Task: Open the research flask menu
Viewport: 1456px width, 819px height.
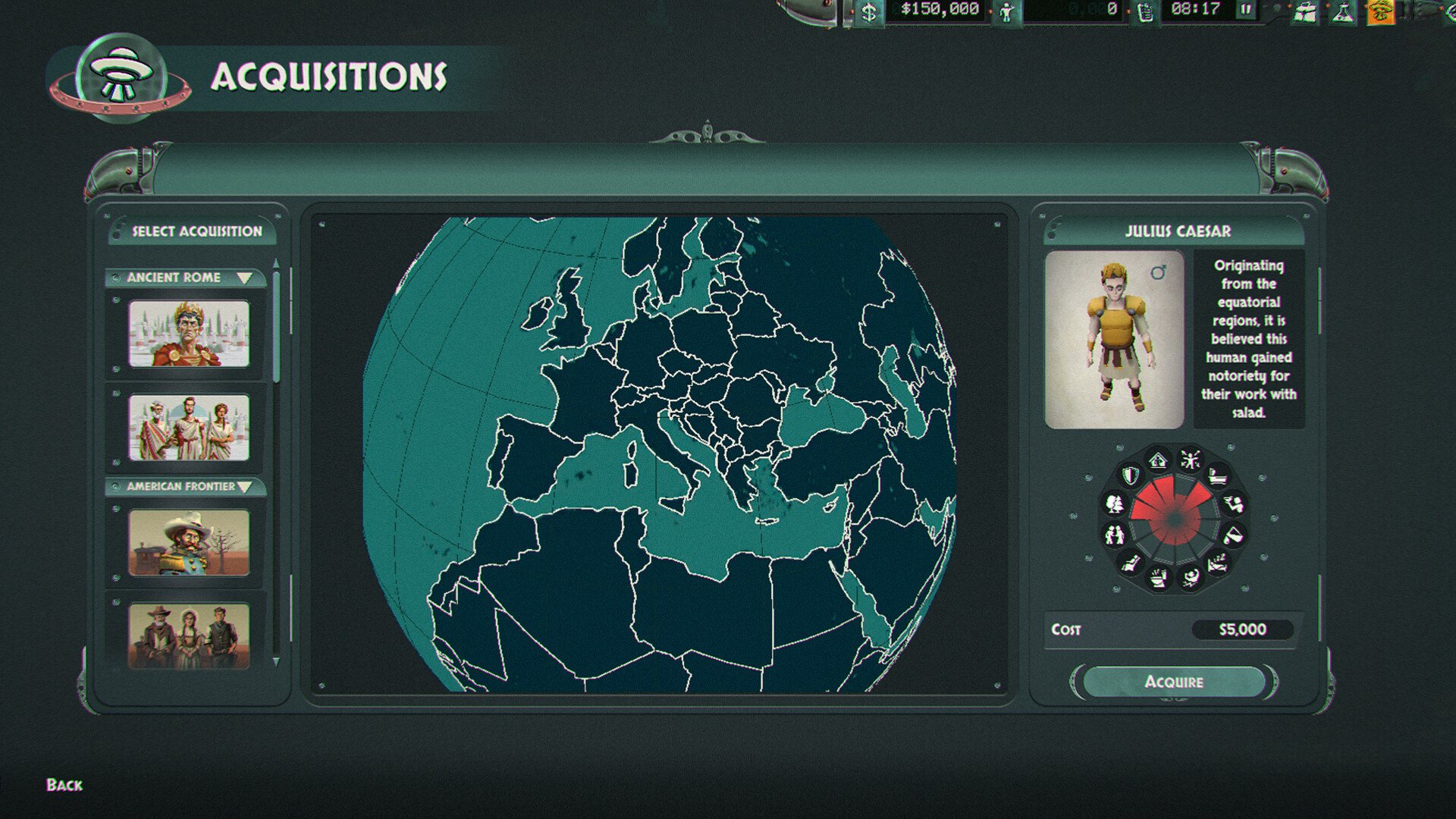Action: (x=1343, y=12)
